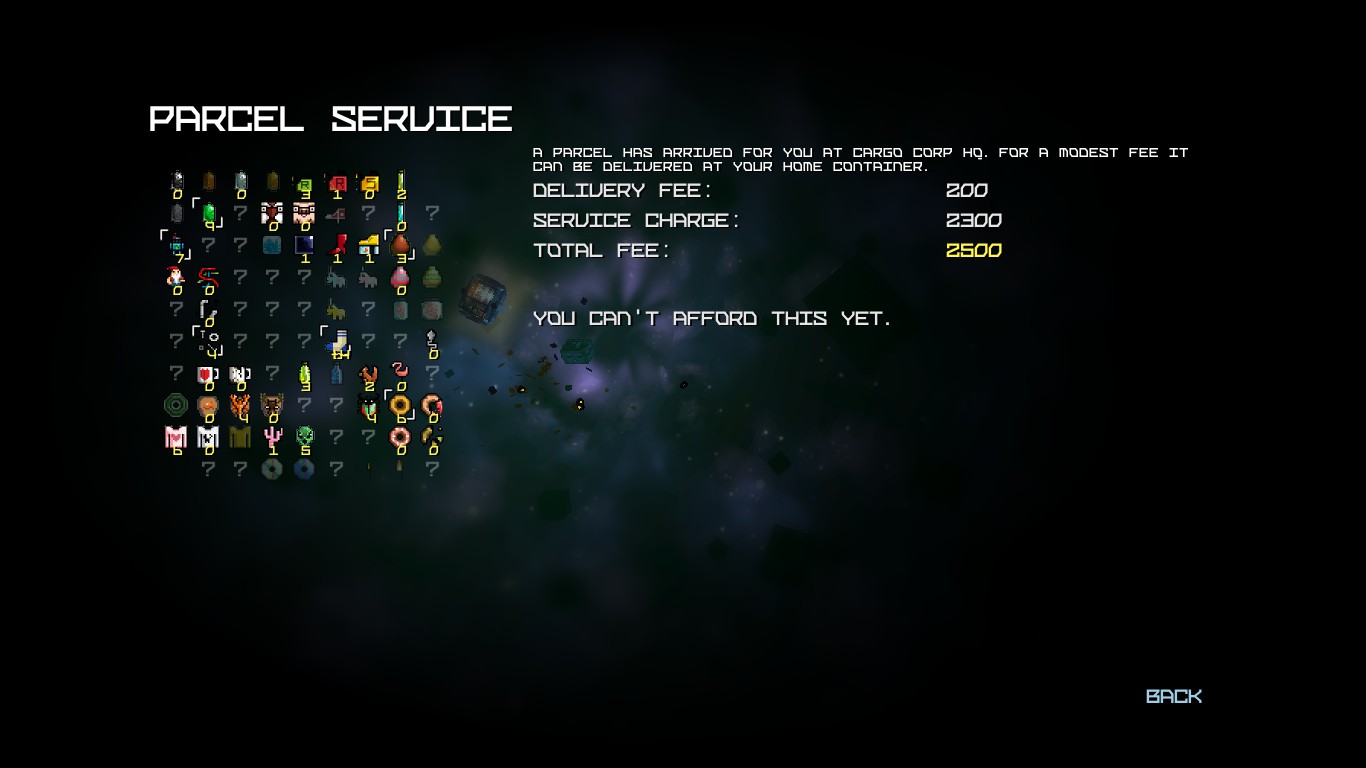Select the pink heart shirt item
This screenshot has width=1366, height=768.
pyautogui.click(x=176, y=437)
